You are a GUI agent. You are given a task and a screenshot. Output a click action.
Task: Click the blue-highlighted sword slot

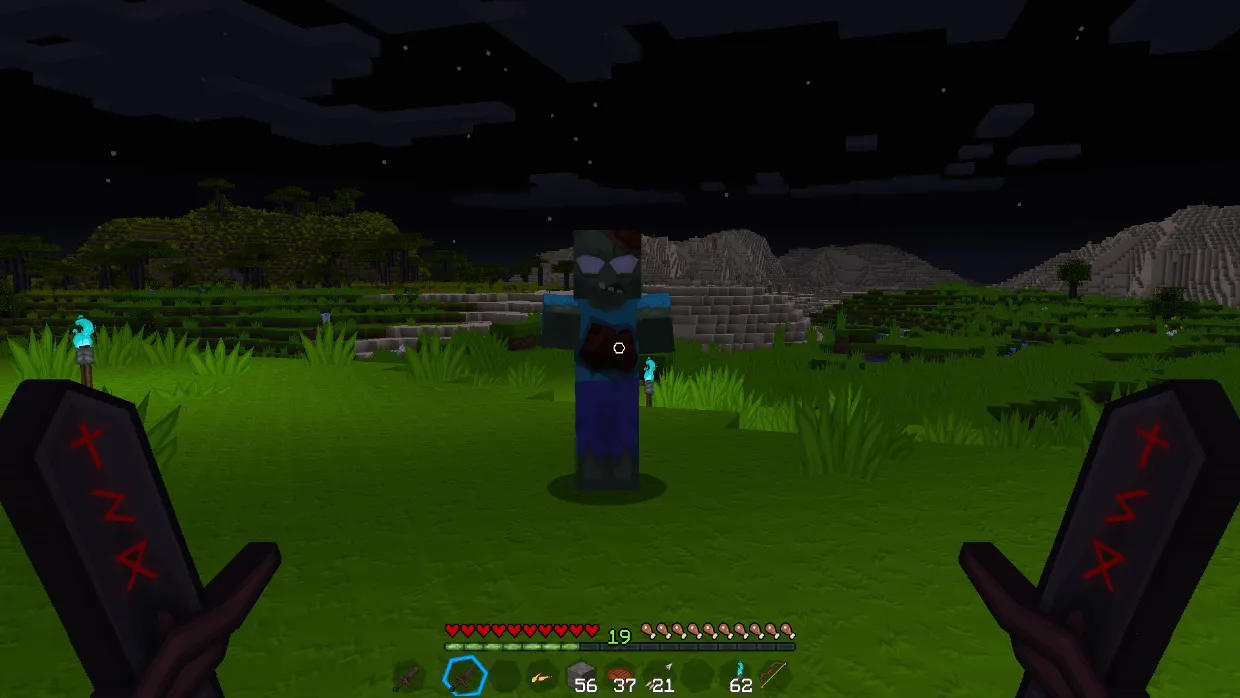(464, 677)
